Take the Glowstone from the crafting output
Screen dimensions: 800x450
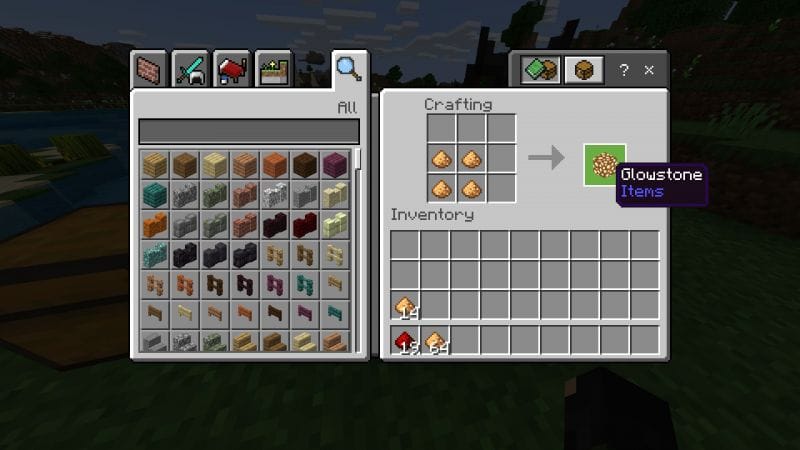[x=604, y=164]
